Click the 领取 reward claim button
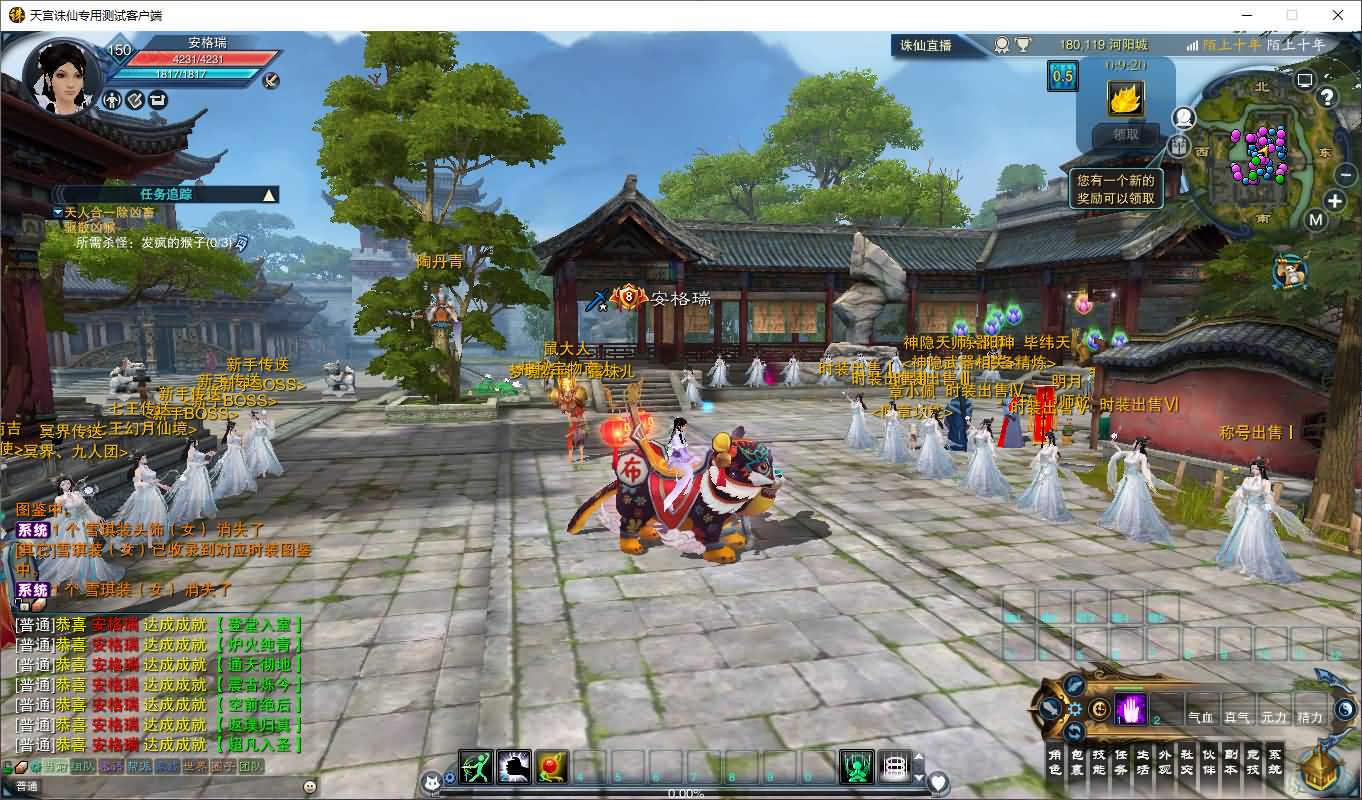Screen dimensions: 1362x800 (x=1125, y=134)
